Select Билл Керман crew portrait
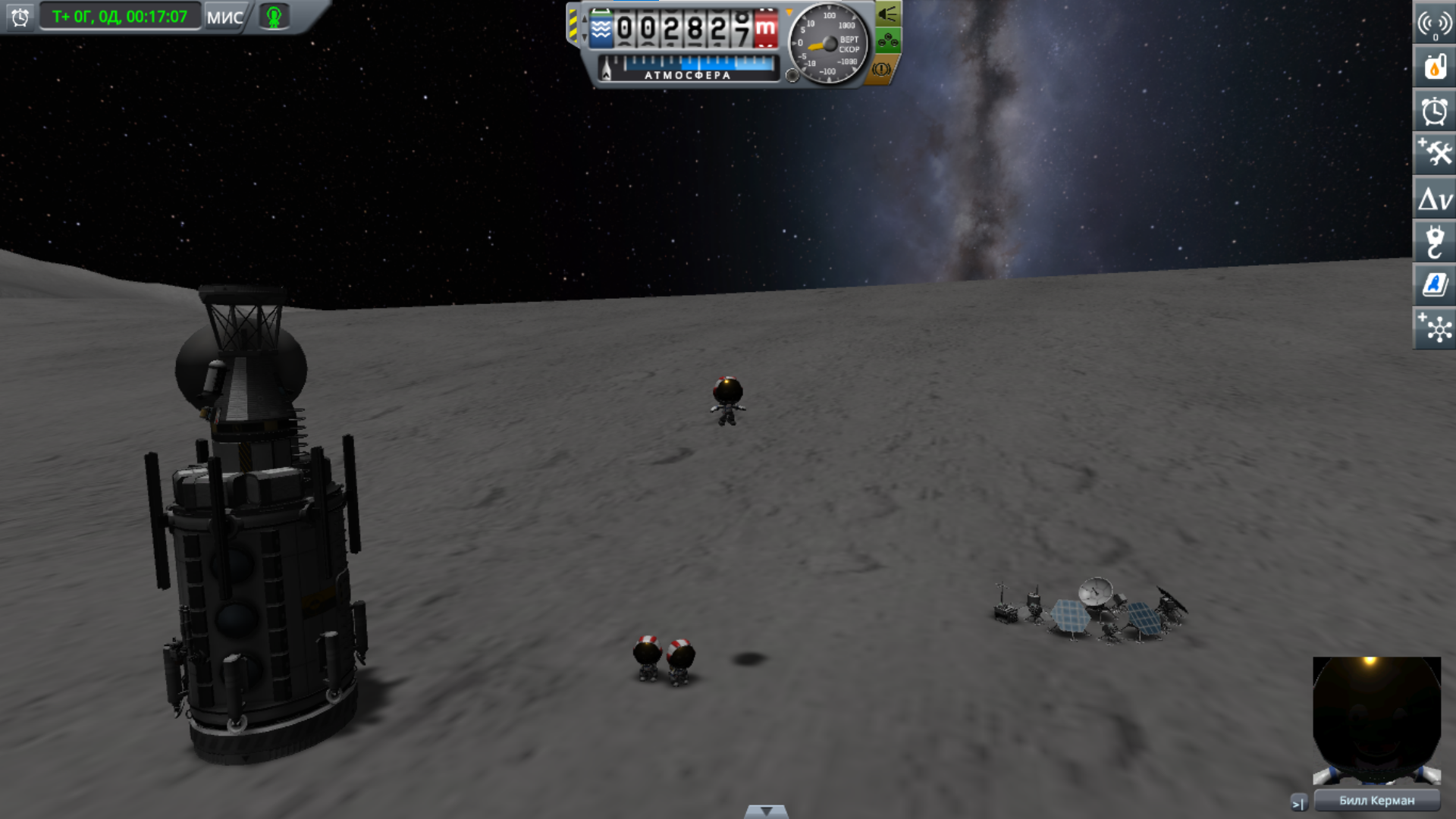Image resolution: width=1456 pixels, height=819 pixels. click(1376, 720)
